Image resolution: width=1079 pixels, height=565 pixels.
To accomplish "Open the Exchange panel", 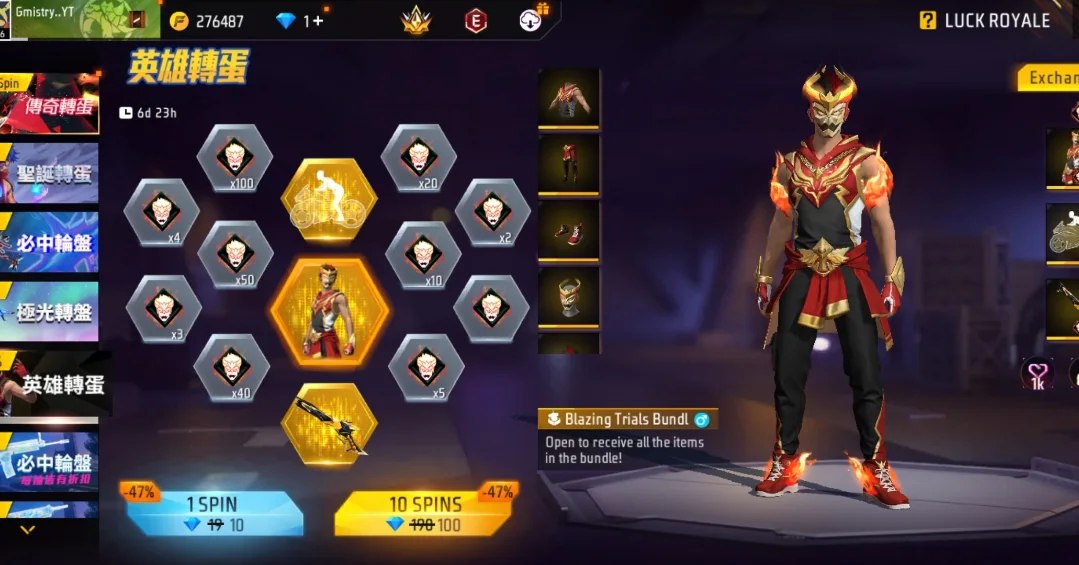I will tap(1050, 78).
